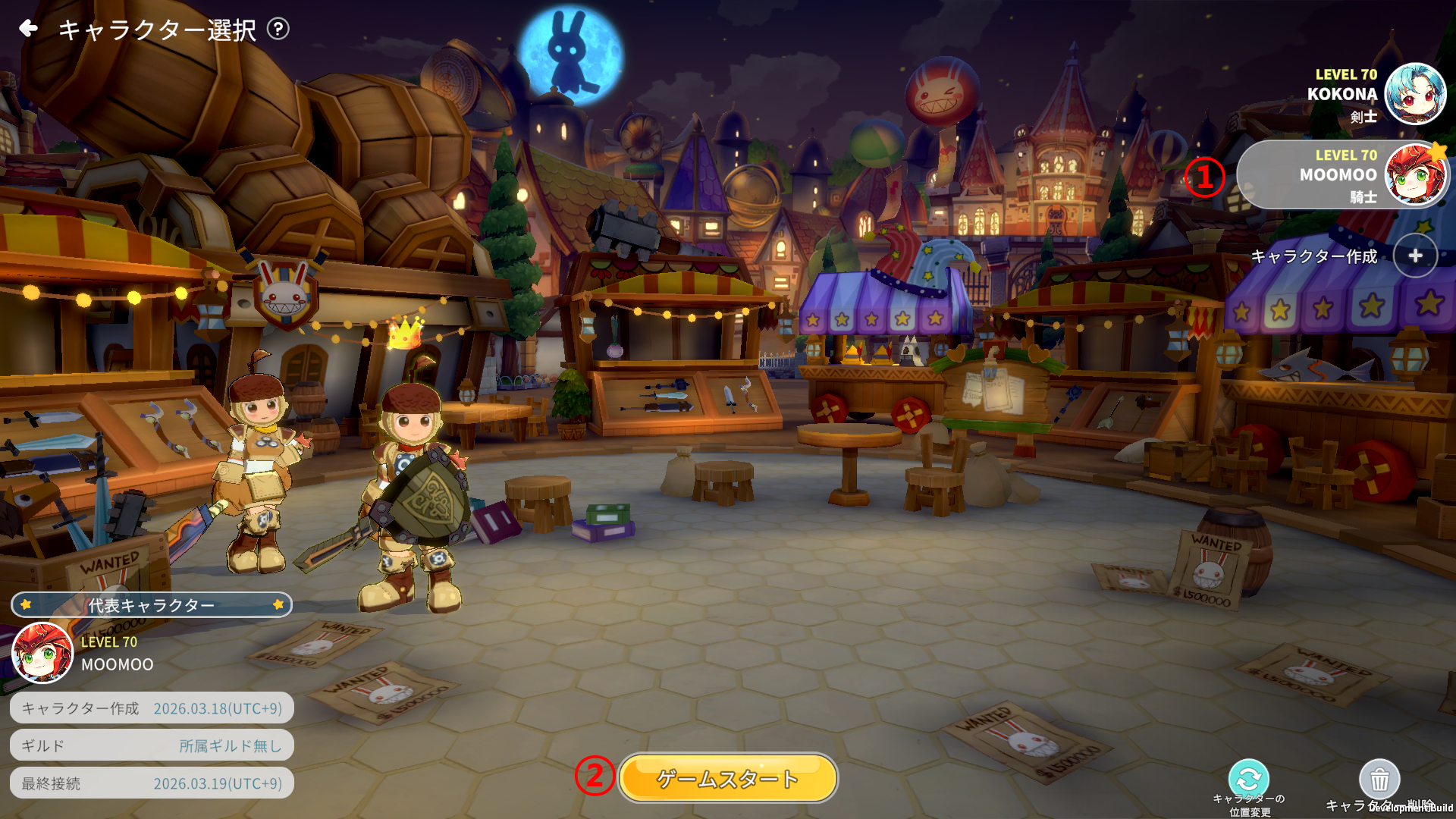Open character position change option
The height and width of the screenshot is (819, 1456).
[x=1248, y=779]
